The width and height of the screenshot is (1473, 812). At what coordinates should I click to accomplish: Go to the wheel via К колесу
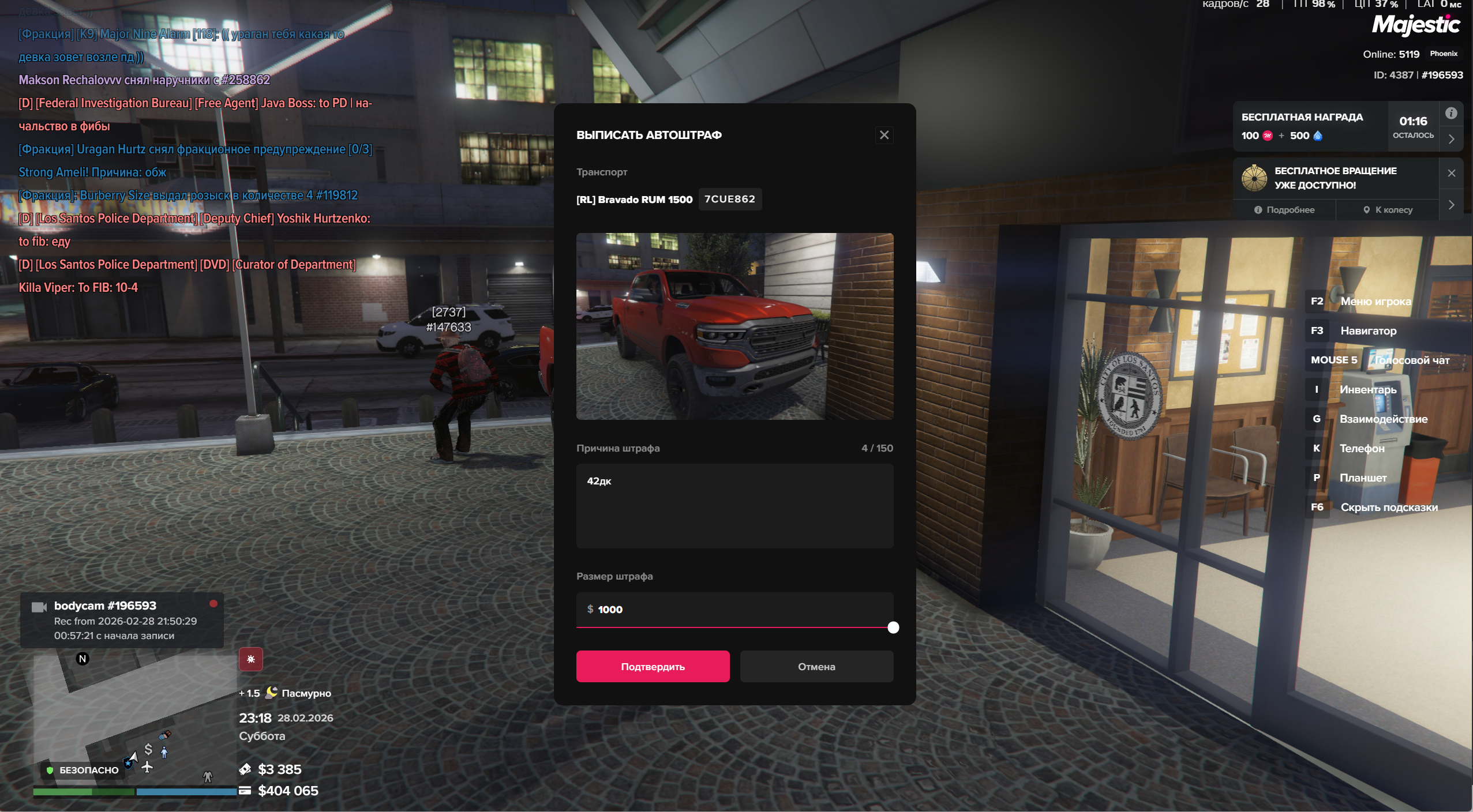(1388, 210)
